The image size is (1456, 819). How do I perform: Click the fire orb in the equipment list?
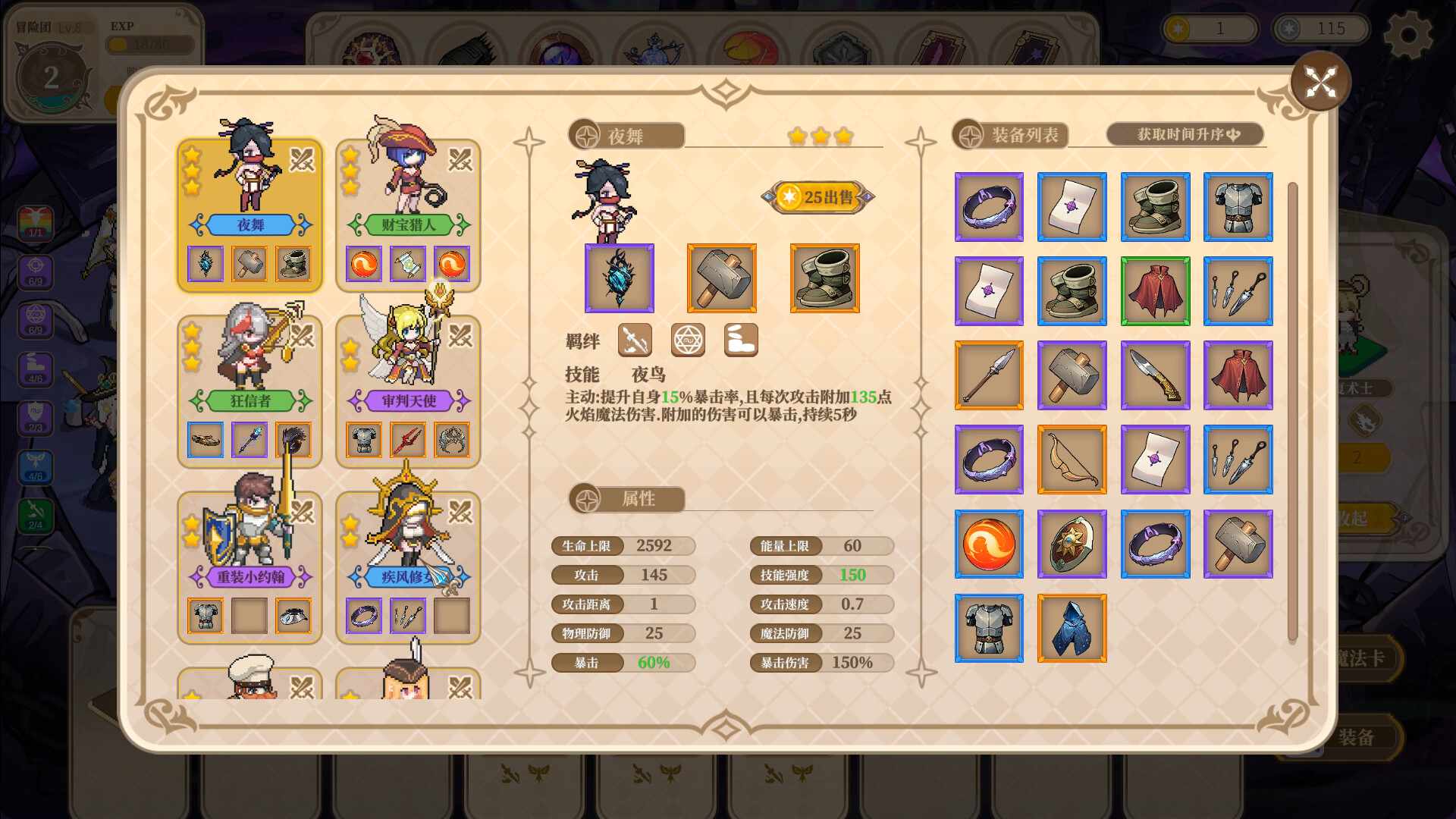click(989, 544)
